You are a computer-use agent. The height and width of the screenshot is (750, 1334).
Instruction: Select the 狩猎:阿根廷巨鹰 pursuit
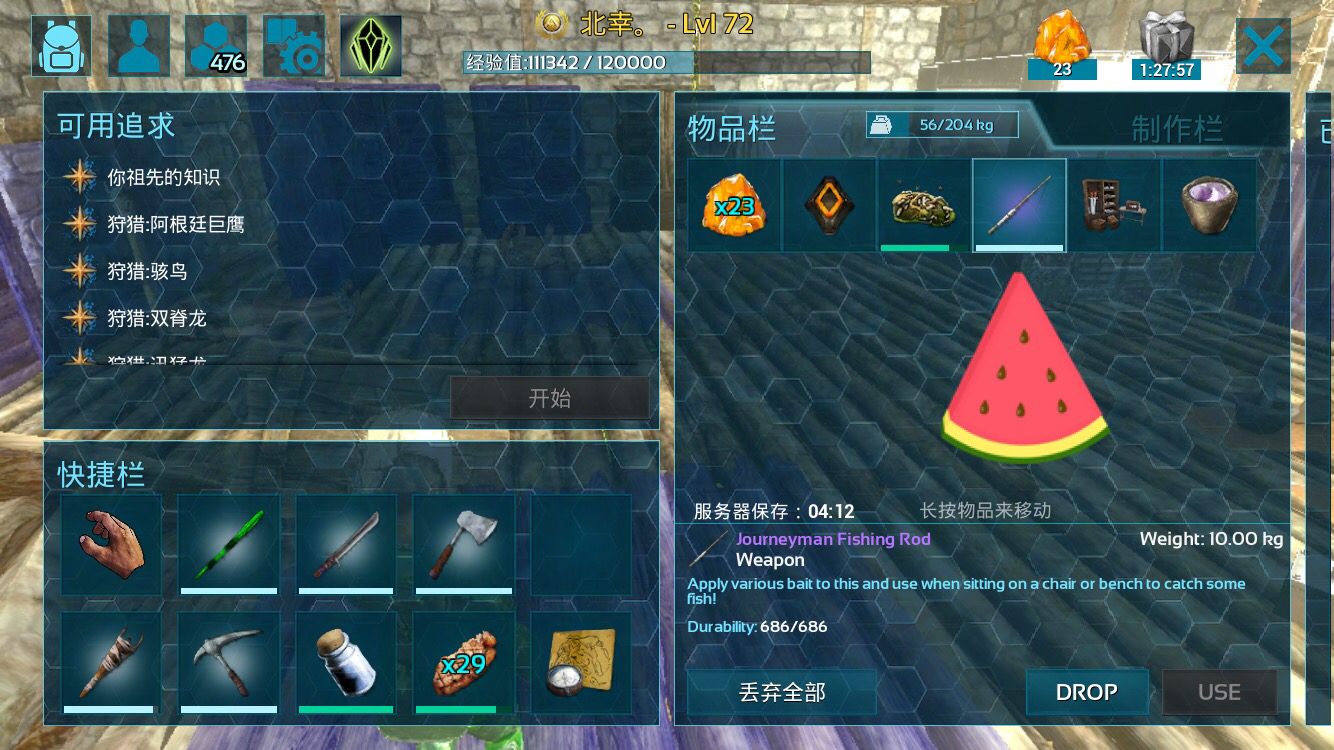point(176,225)
